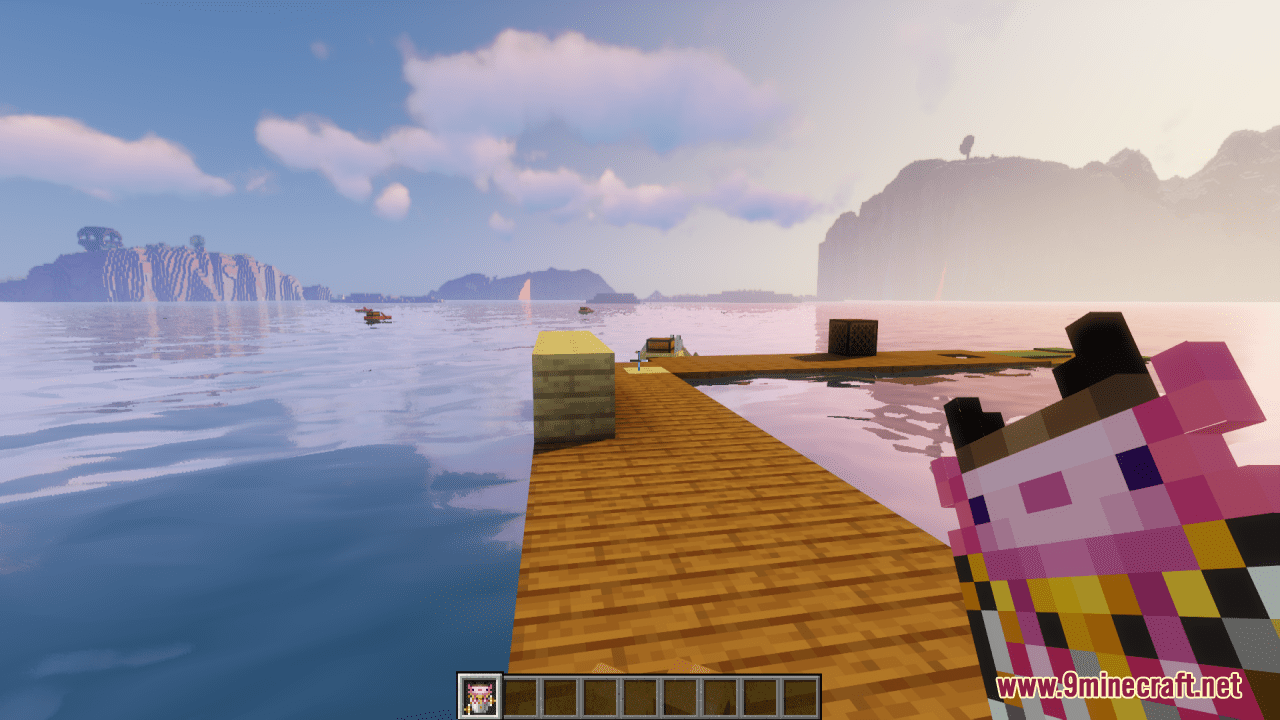This screenshot has height=720, width=1280.
Task: Click the distant orange boat on the water
Action: pos(373,318)
